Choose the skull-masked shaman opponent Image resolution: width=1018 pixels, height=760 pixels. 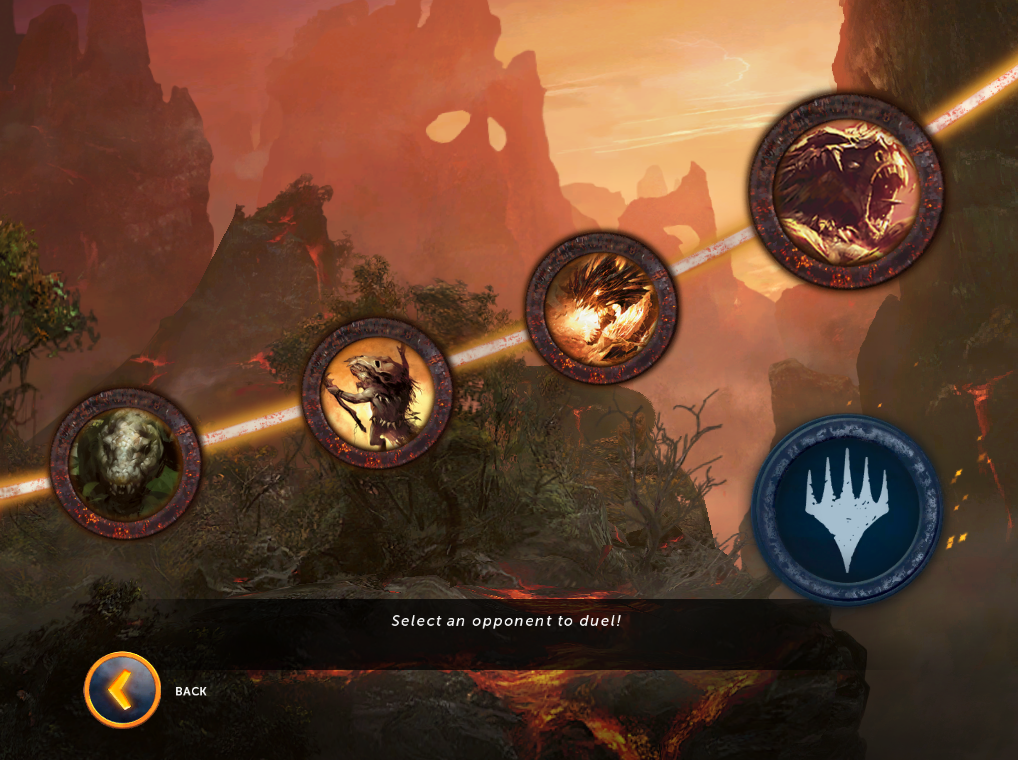[377, 393]
